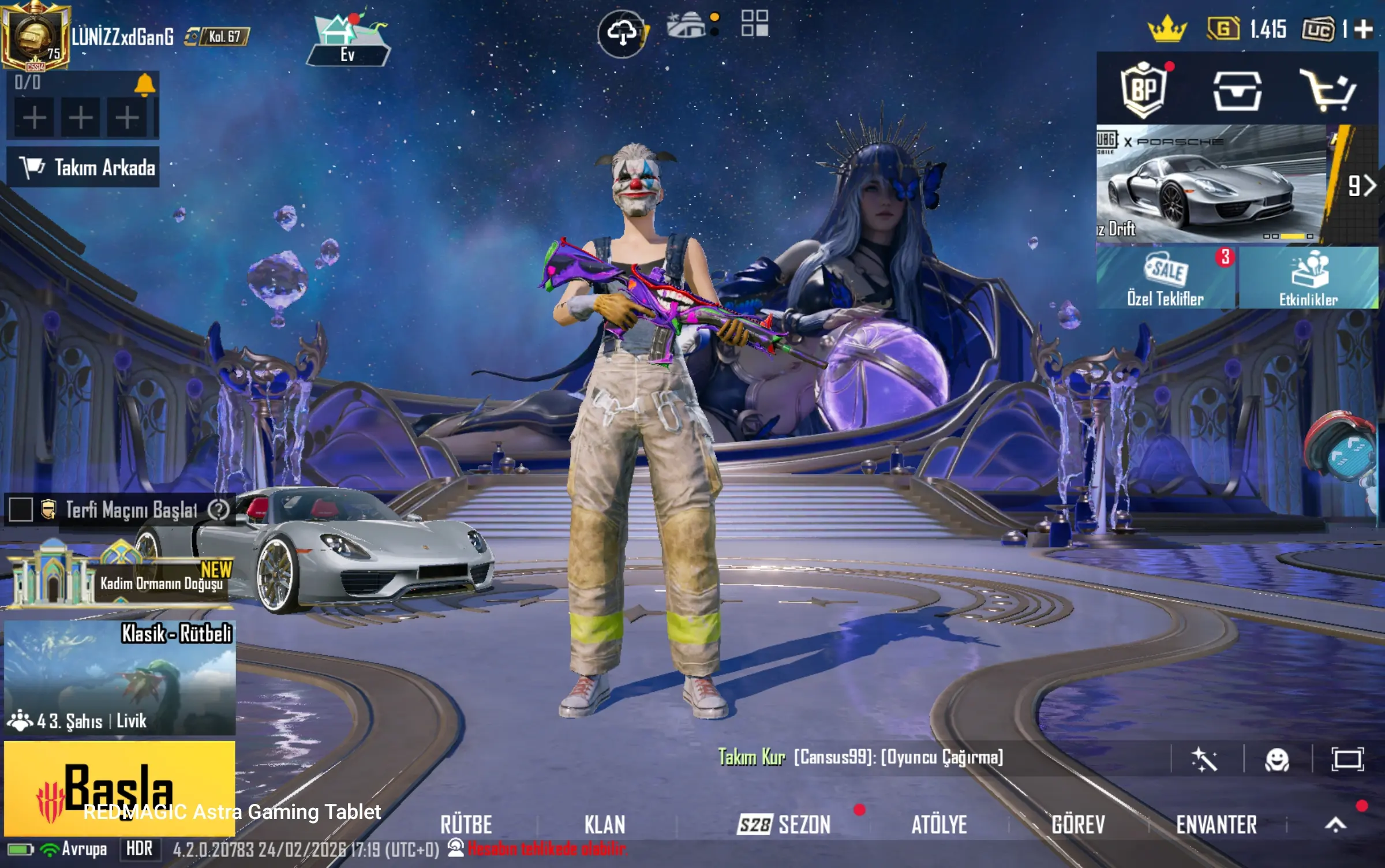Open Özel Teklifler special offers

click(1166, 278)
